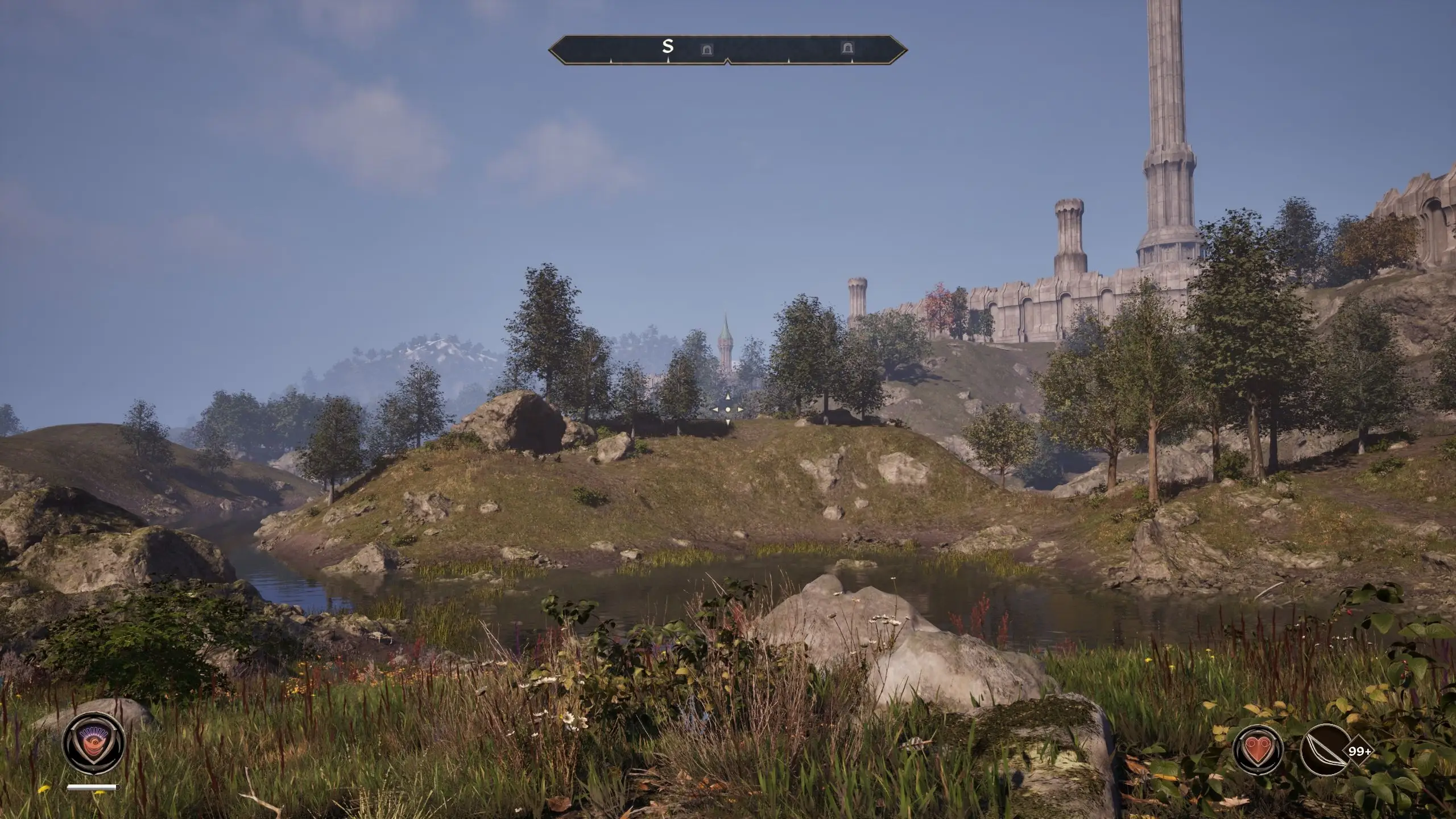The image size is (1456, 819).
Task: Click the S heading on the compass
Action: pos(668,47)
